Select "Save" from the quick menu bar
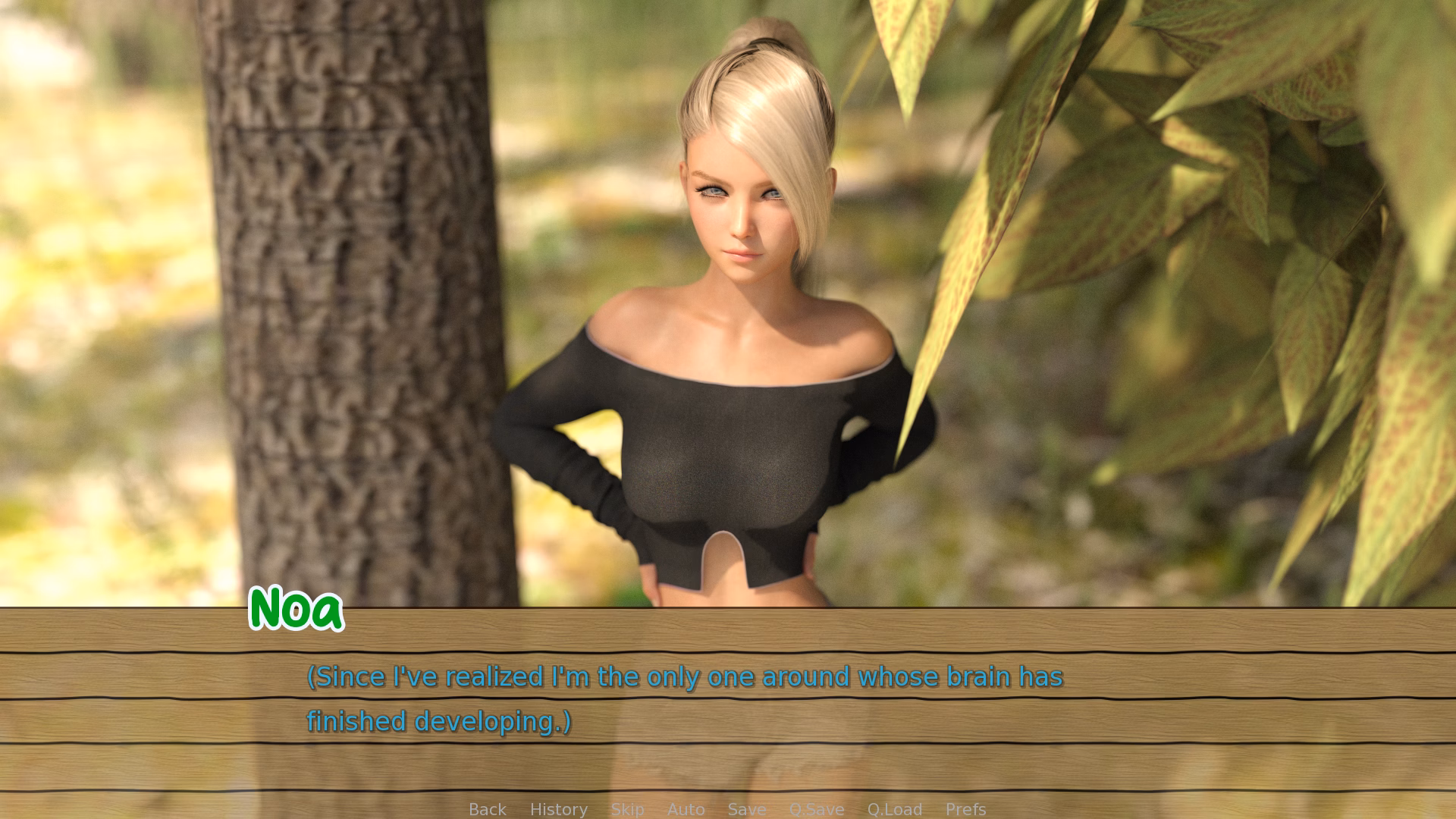The width and height of the screenshot is (1456, 819). 746,809
